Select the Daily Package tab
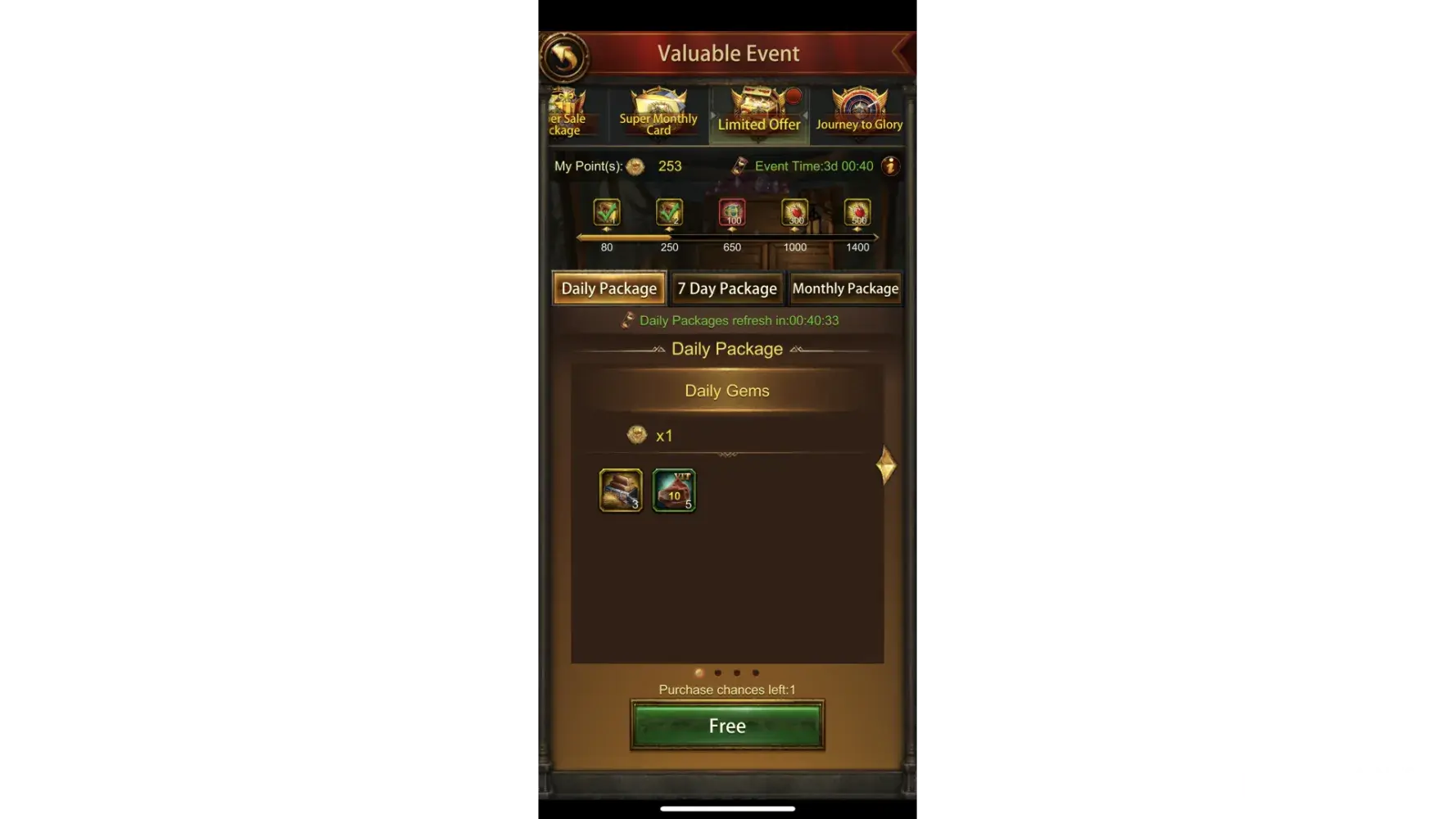1456x819 pixels. [609, 288]
